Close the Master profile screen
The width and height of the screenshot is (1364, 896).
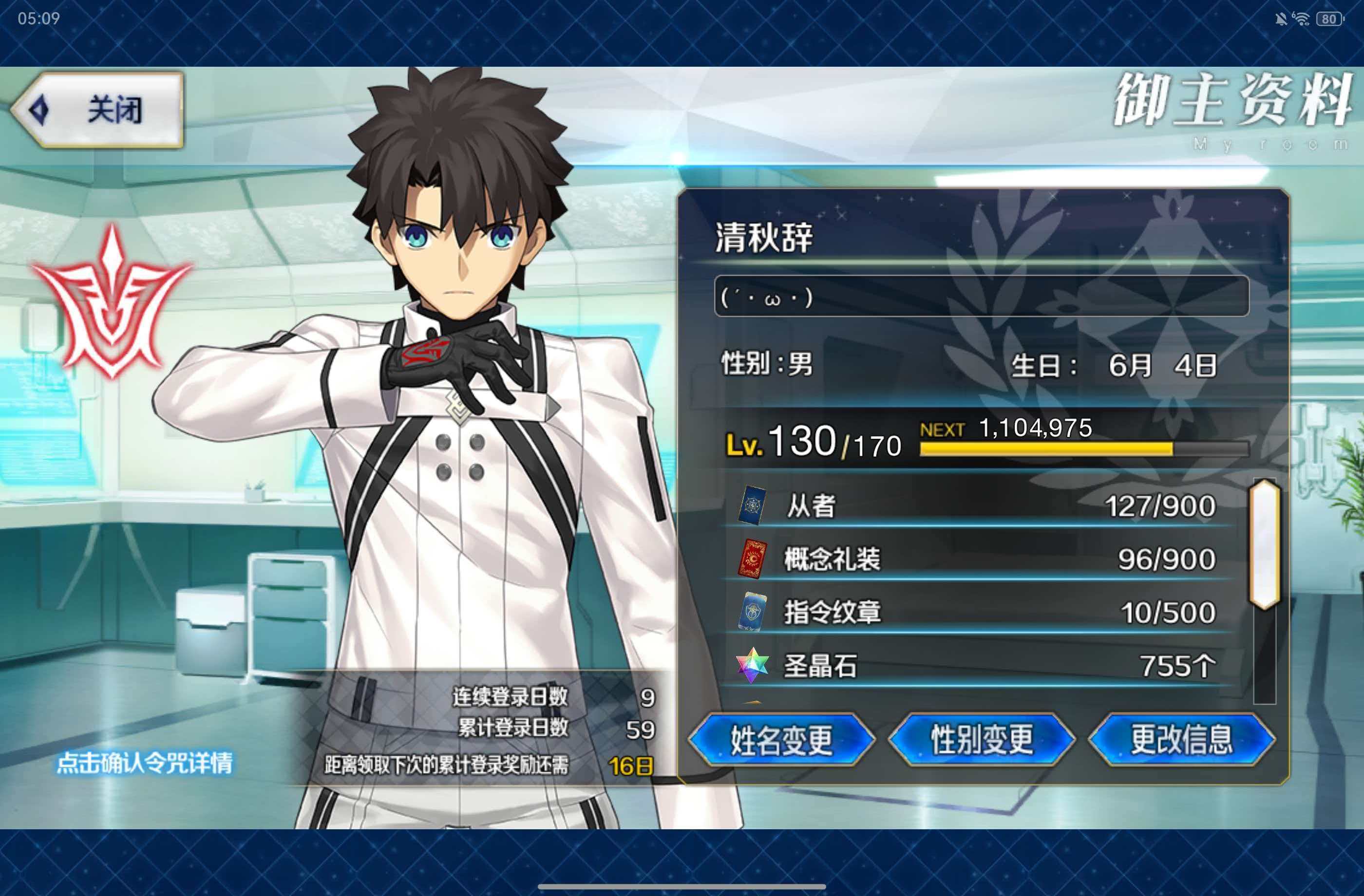pyautogui.click(x=98, y=110)
